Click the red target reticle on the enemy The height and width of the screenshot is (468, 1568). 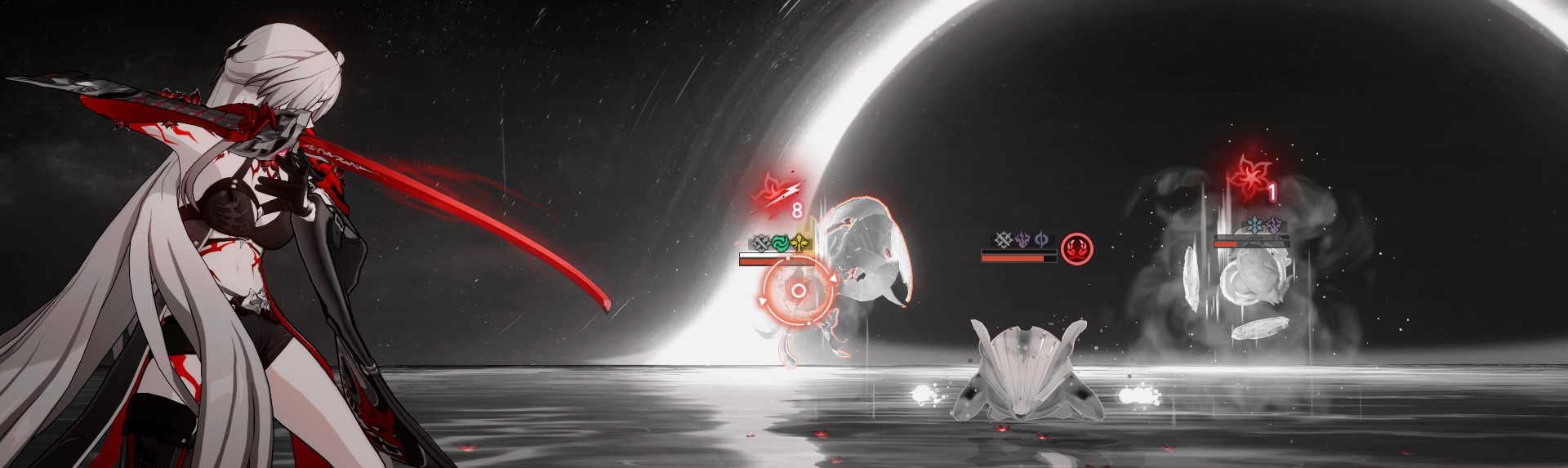click(x=799, y=291)
